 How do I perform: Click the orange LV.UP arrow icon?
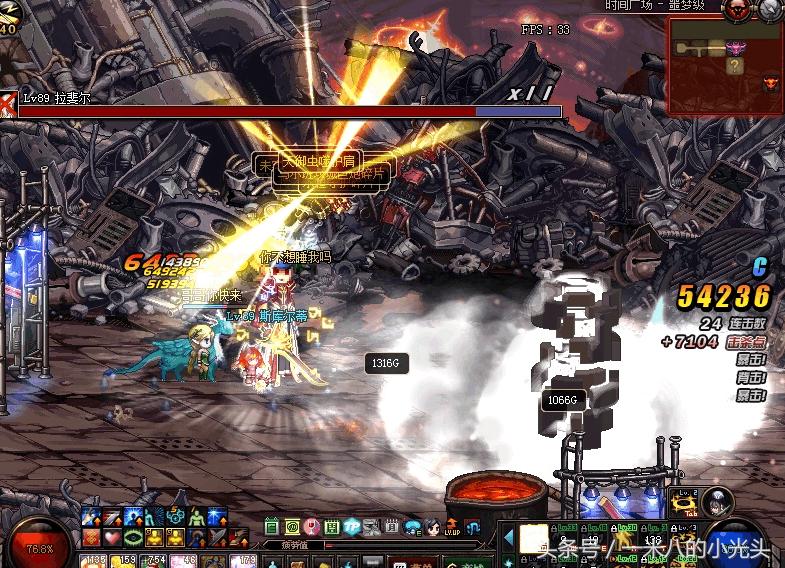click(x=454, y=527)
